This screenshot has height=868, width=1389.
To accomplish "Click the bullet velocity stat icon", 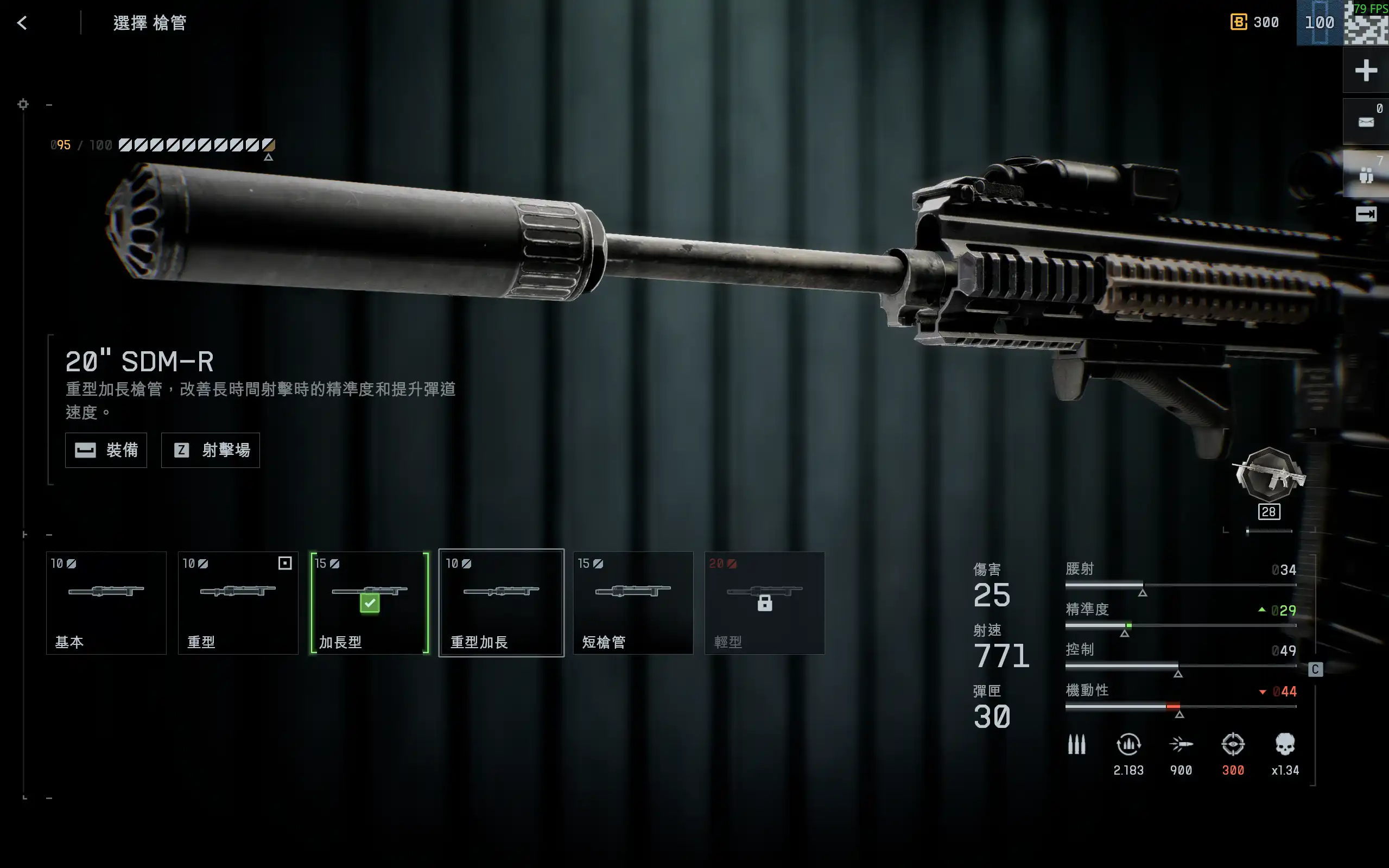I will click(x=1181, y=745).
